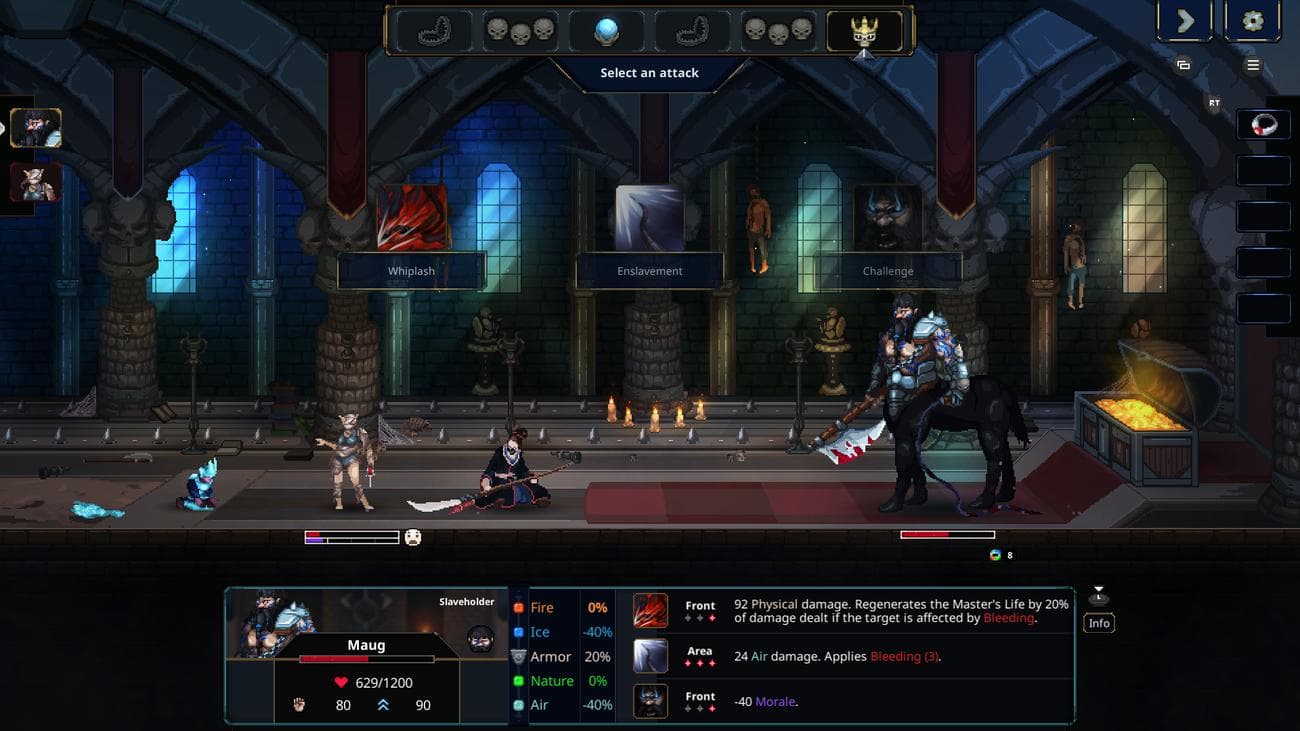Click the Info button

[1098, 622]
